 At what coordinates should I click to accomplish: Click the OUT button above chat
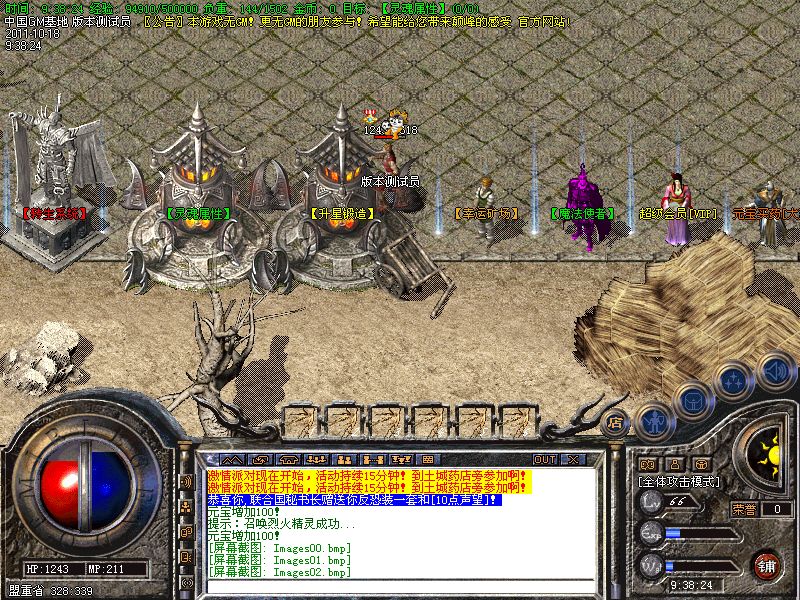click(x=545, y=459)
